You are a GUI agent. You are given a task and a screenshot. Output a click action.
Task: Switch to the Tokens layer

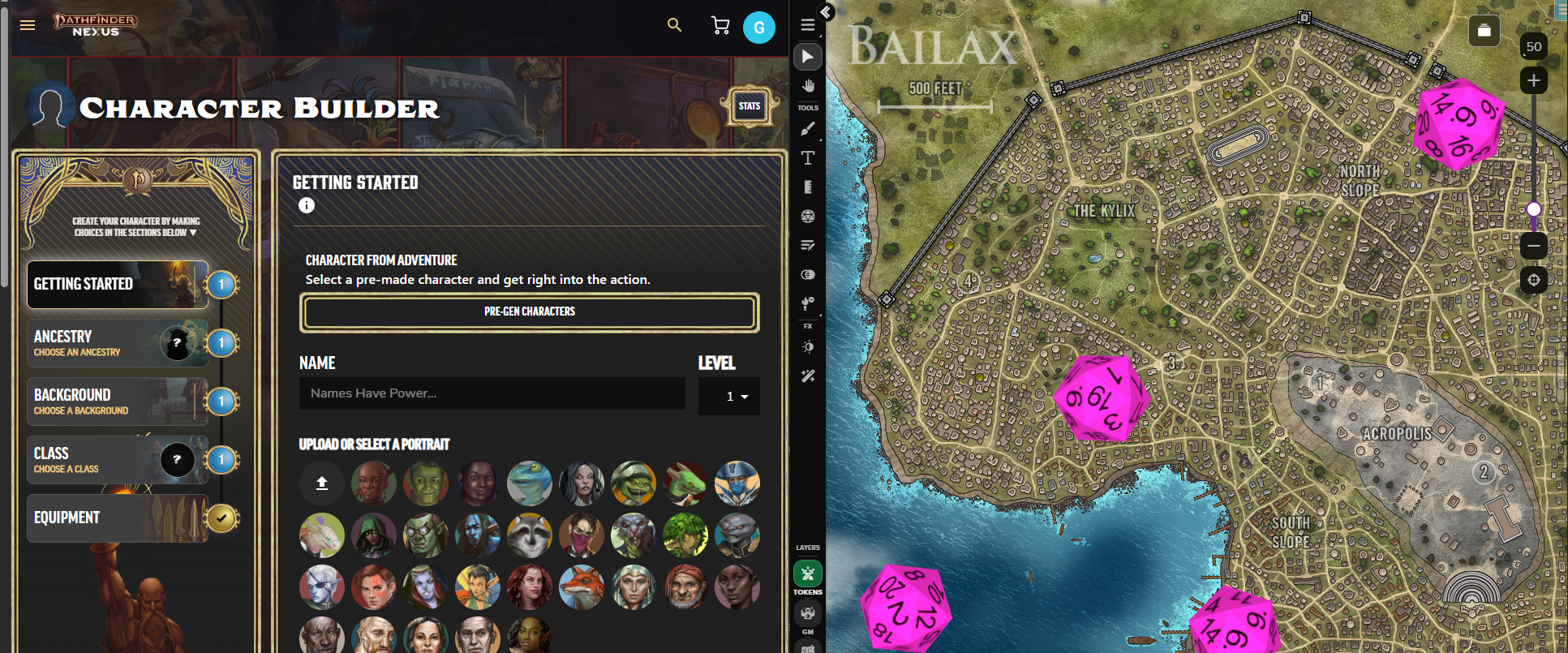(x=807, y=574)
